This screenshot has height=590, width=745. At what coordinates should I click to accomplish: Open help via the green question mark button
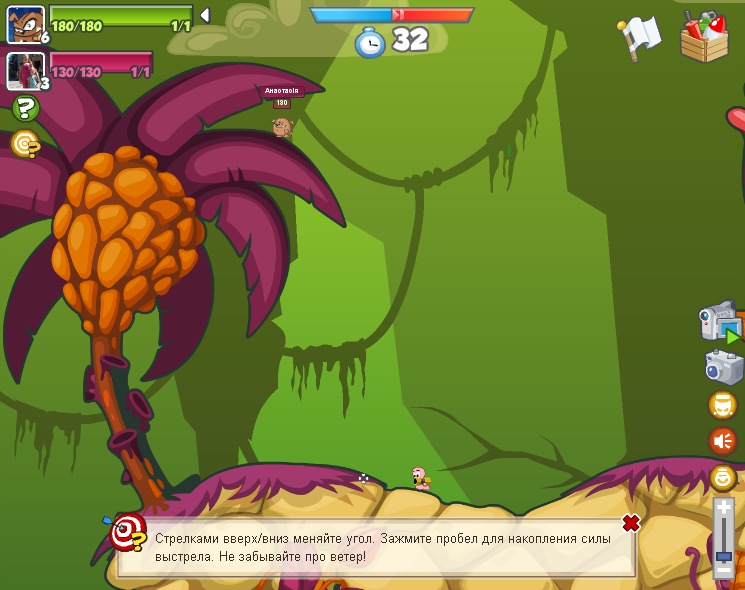[x=25, y=109]
